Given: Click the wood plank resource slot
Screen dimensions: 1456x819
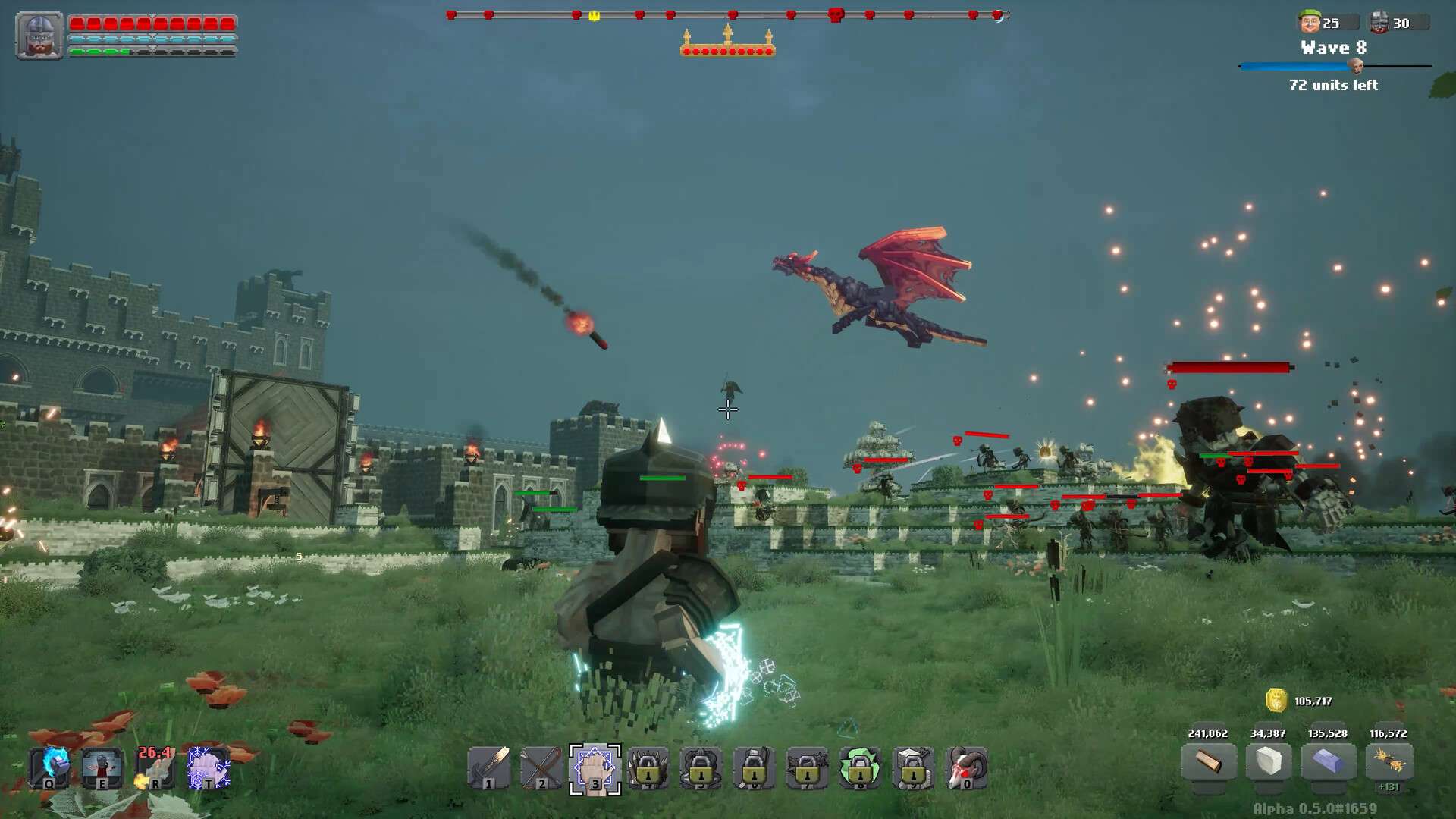Looking at the screenshot, I should [1208, 761].
